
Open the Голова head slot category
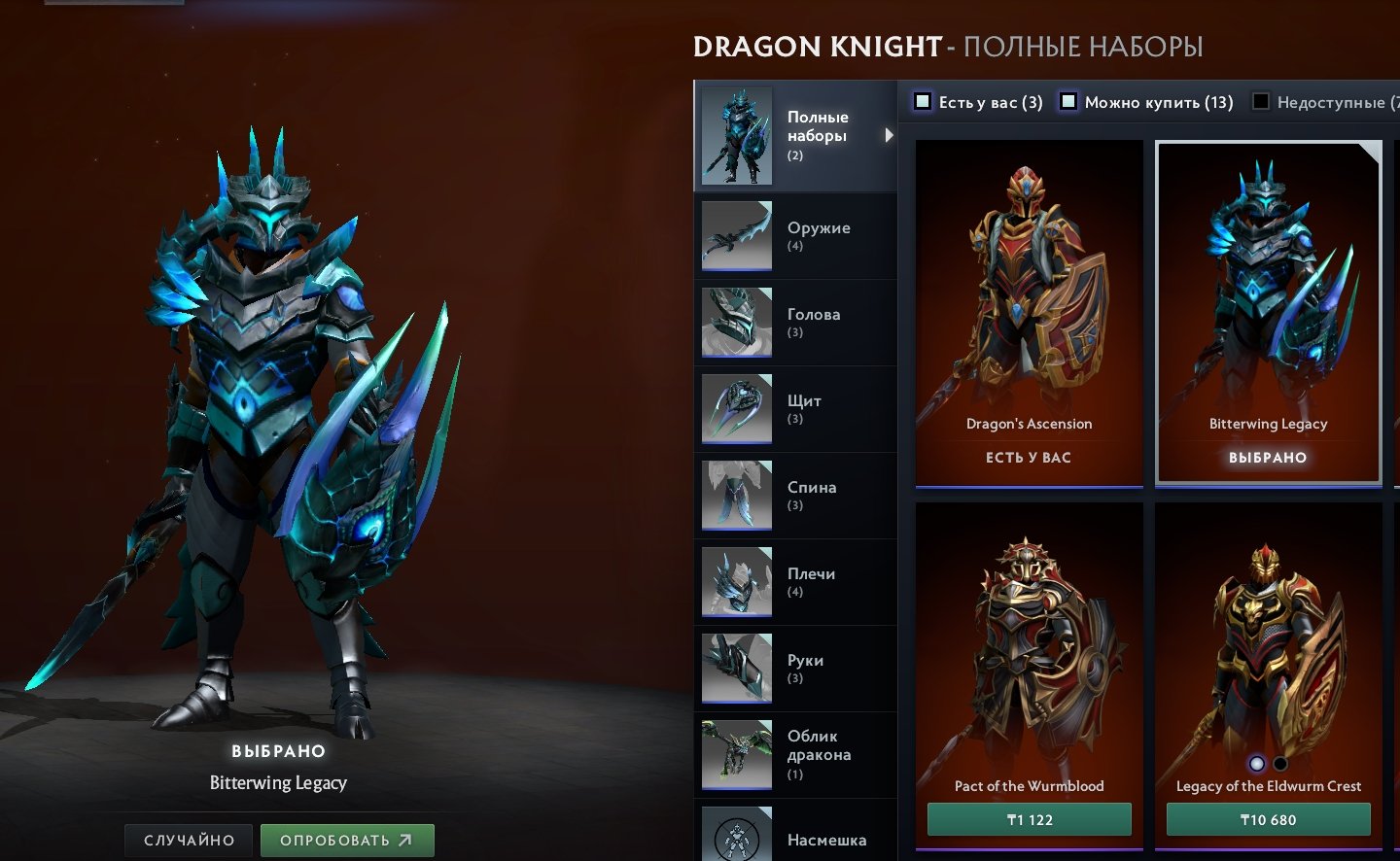736,322
